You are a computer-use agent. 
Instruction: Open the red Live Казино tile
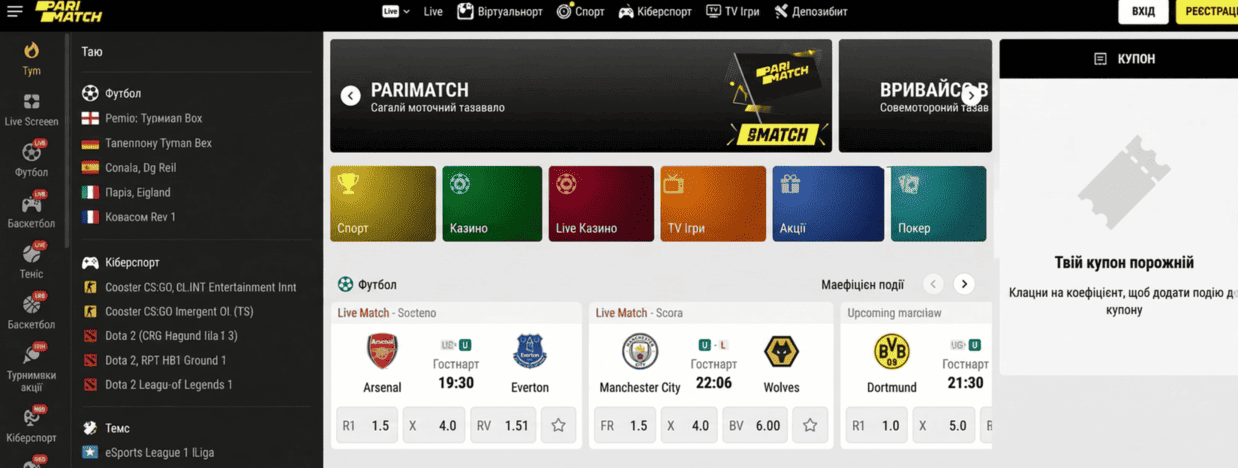coord(600,204)
